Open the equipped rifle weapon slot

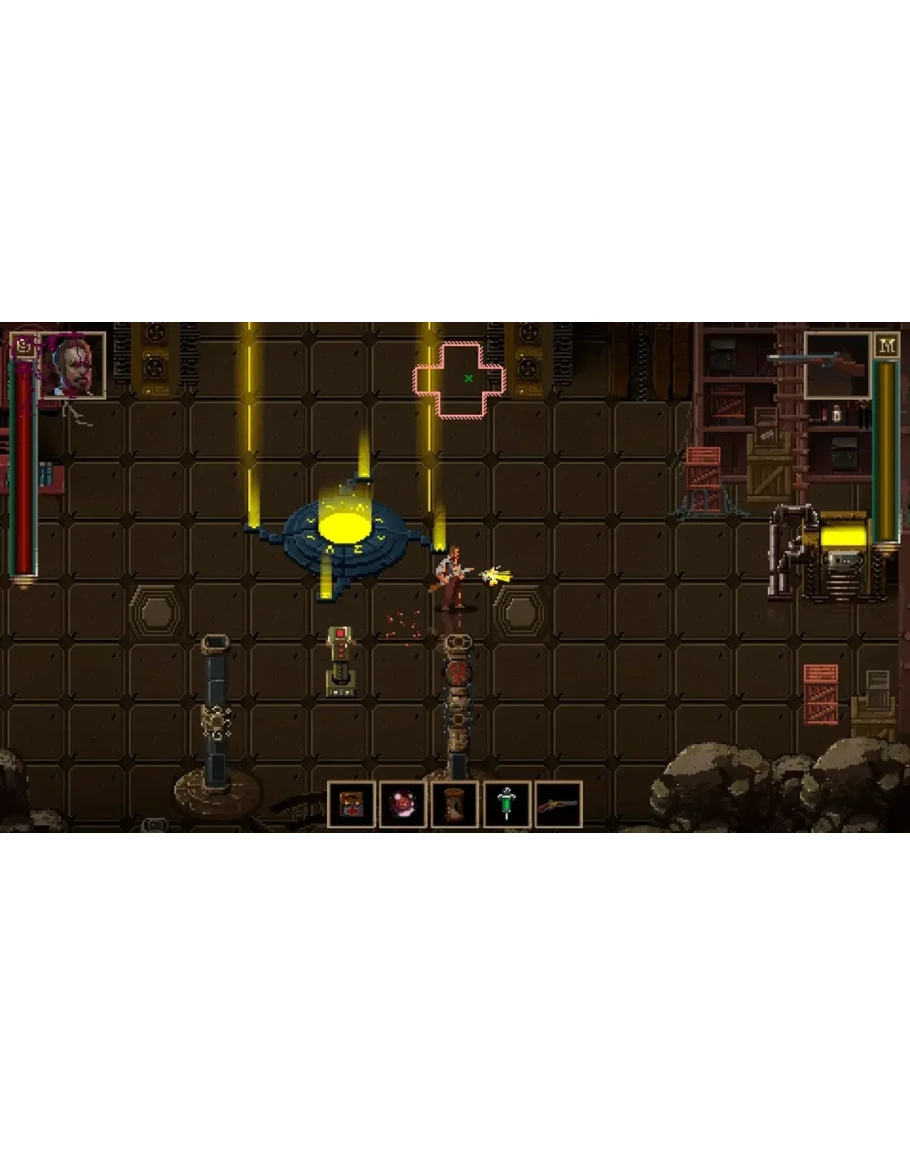tap(837, 364)
